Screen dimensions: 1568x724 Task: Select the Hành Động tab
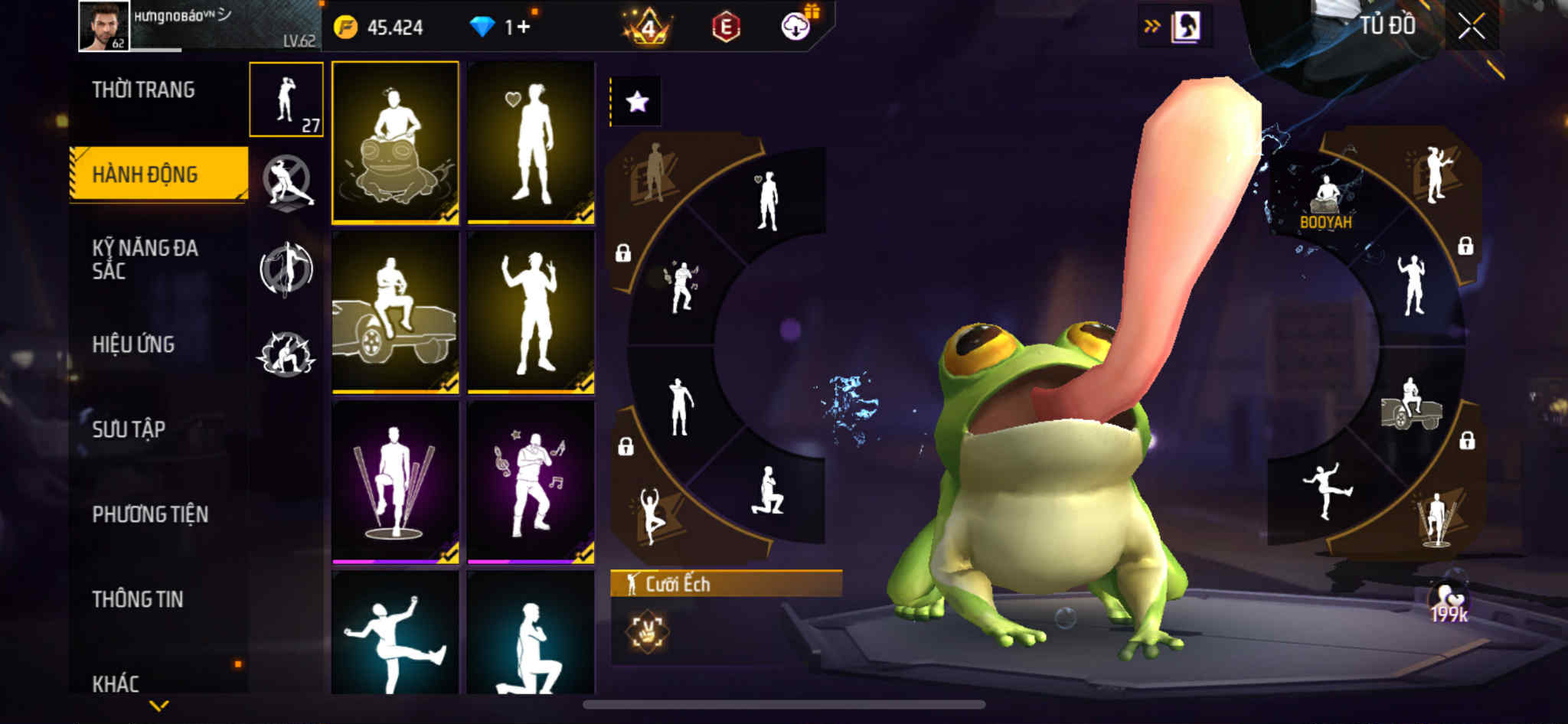pos(145,174)
